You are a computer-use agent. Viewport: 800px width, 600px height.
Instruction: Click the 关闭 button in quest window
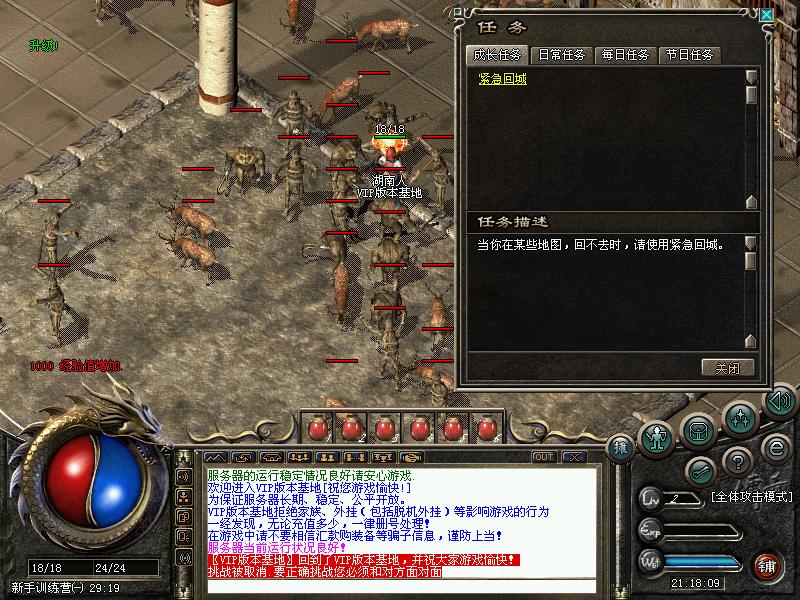[727, 367]
